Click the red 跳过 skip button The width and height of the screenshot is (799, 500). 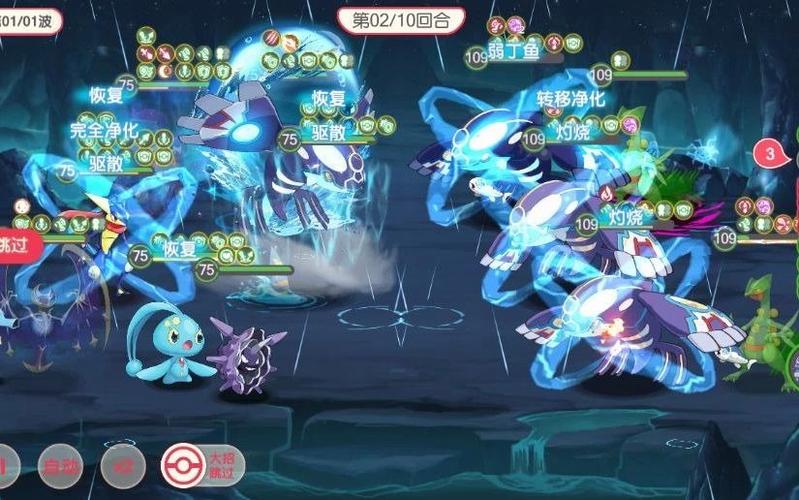pyautogui.click(x=17, y=245)
